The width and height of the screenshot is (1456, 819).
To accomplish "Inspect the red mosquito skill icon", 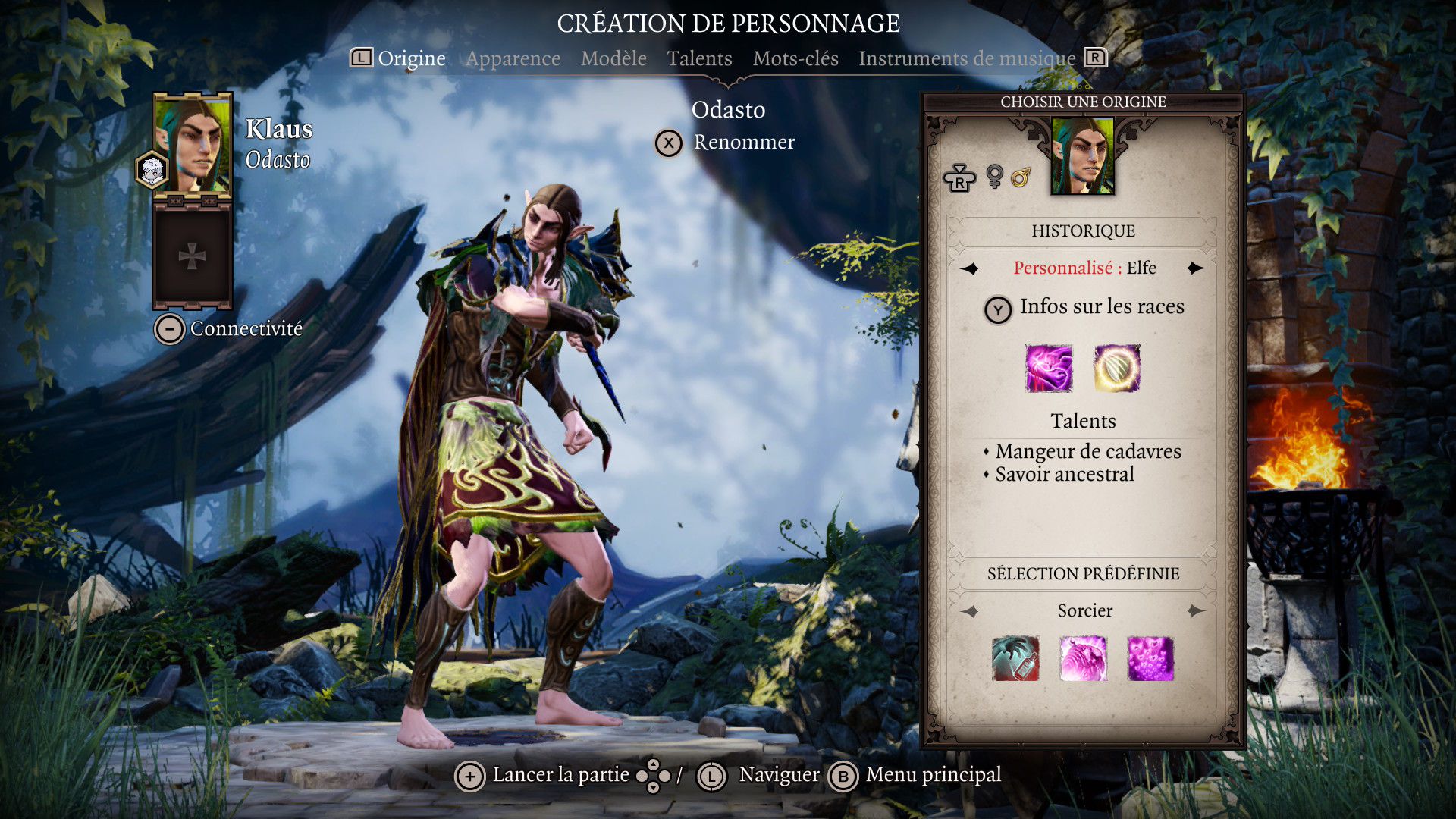I will point(1015,658).
